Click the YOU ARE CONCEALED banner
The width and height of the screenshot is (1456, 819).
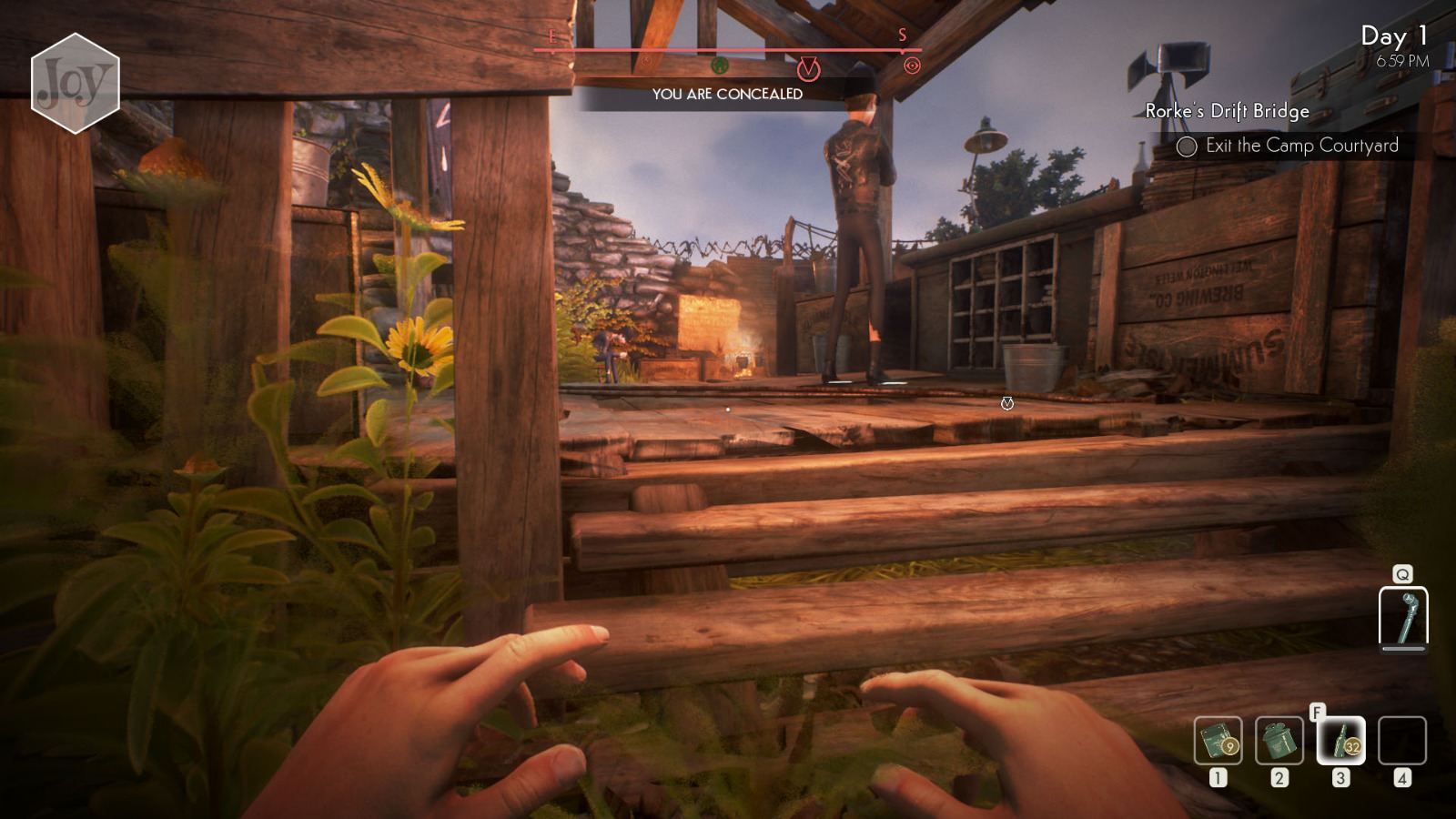pos(728,92)
